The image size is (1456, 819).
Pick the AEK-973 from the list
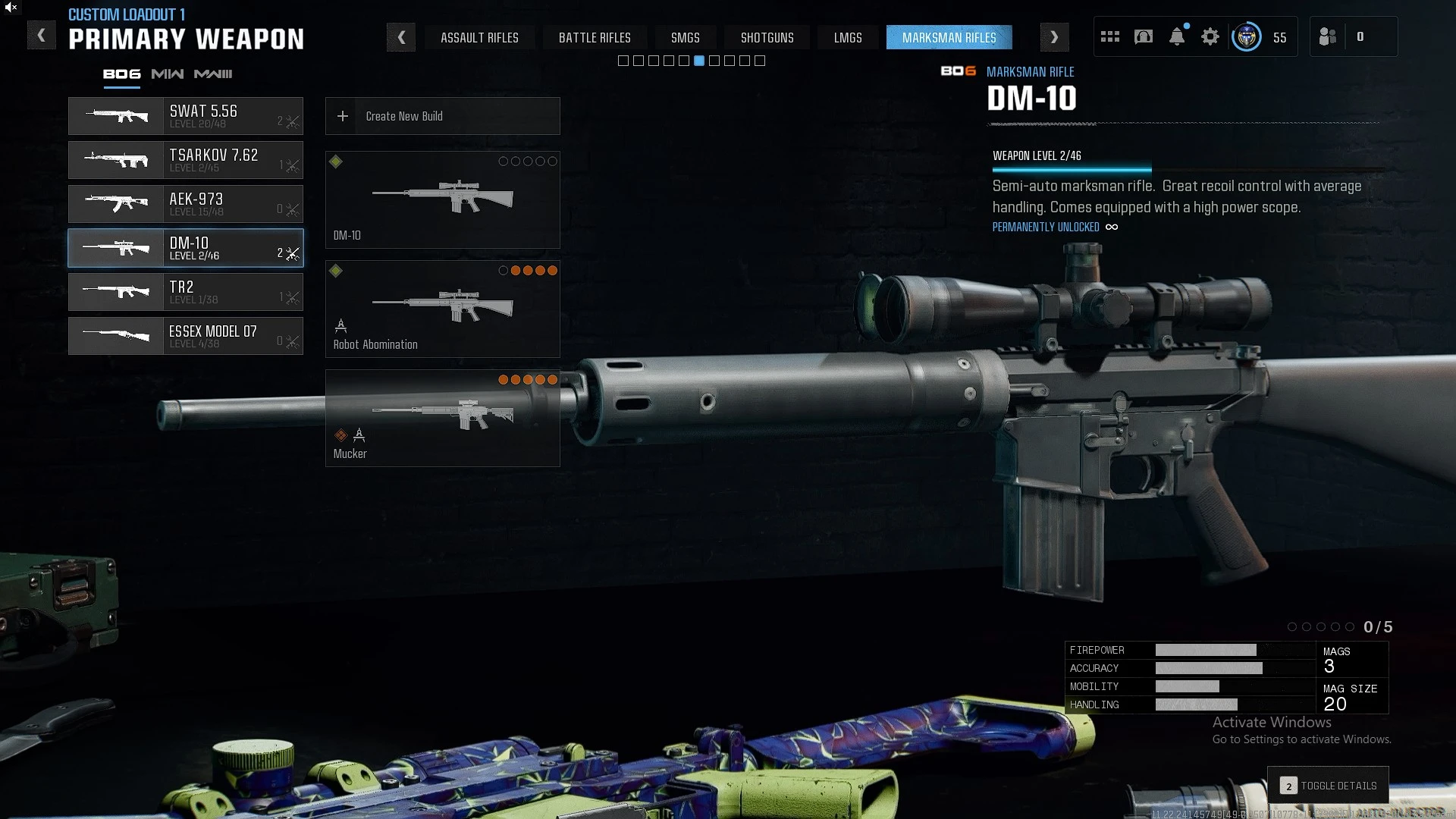pos(186,204)
